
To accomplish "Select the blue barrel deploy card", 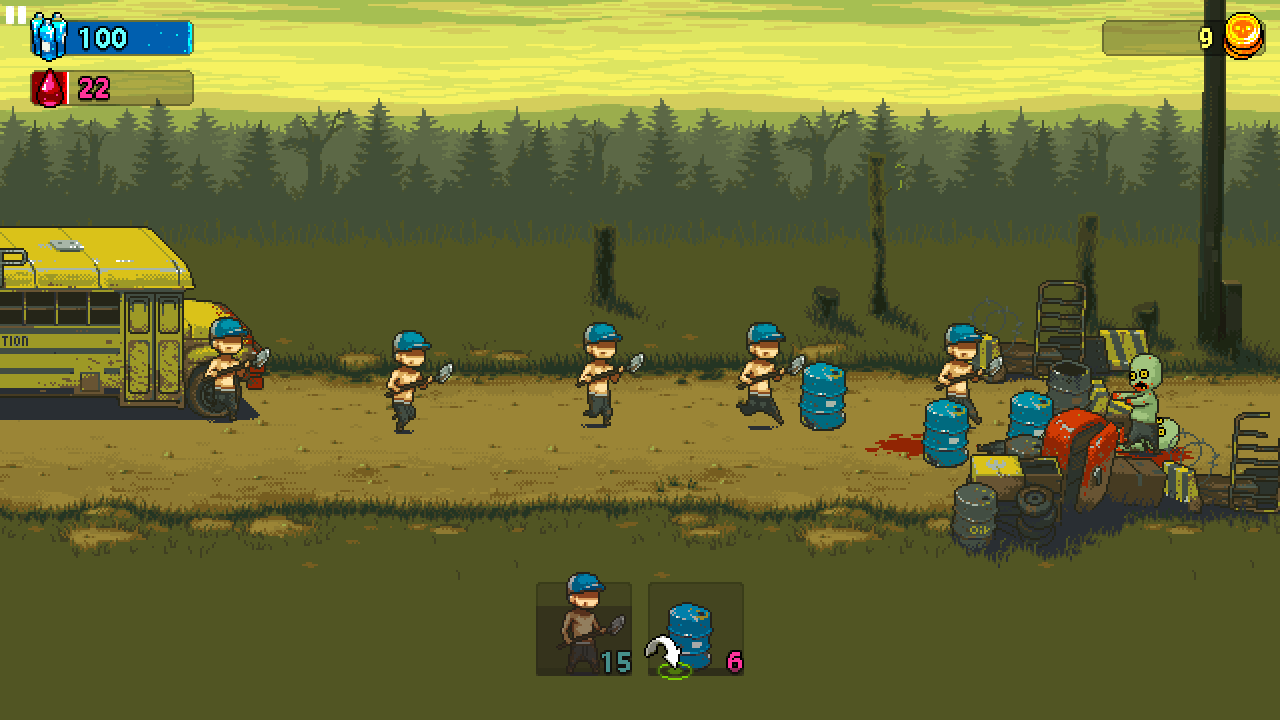I will (x=696, y=628).
